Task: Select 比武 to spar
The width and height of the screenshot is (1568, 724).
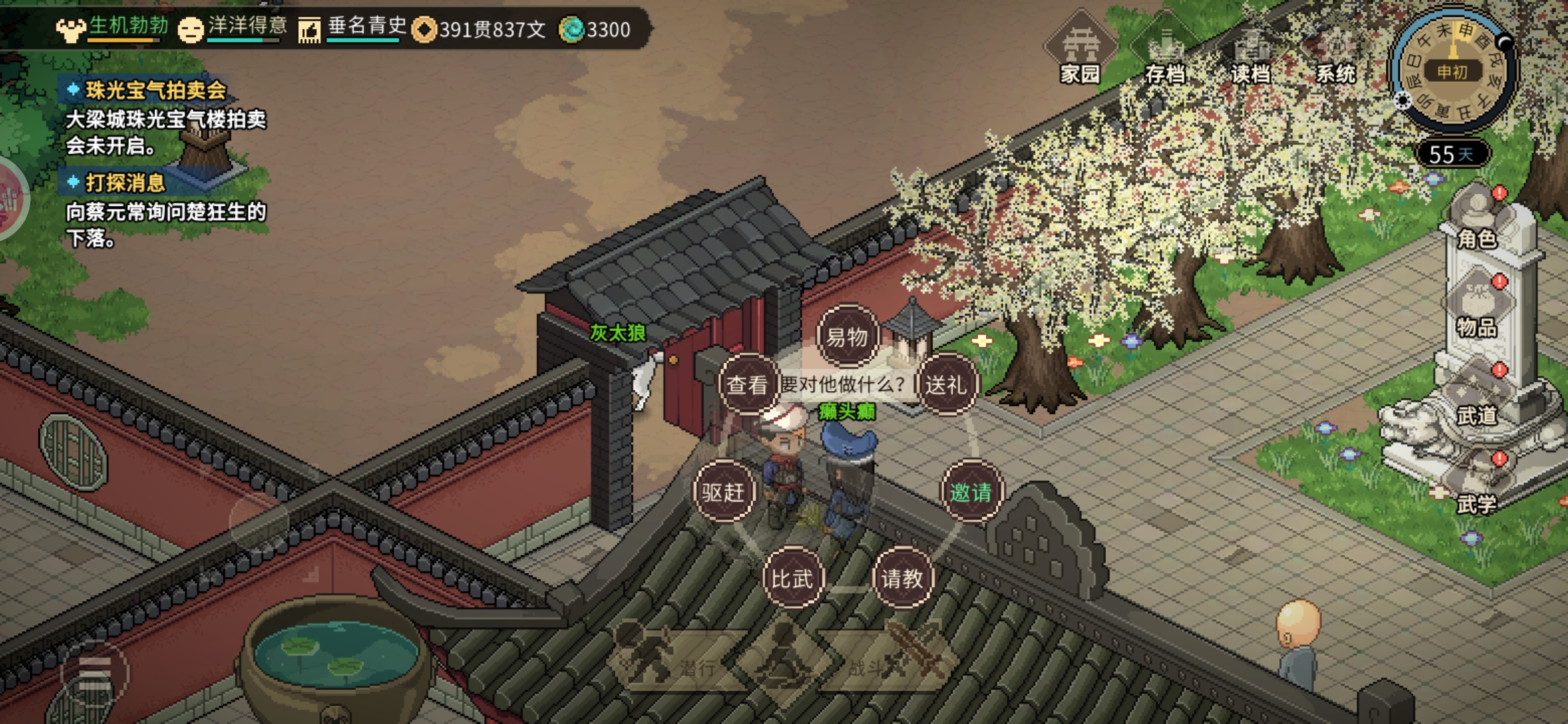Action: click(x=792, y=578)
